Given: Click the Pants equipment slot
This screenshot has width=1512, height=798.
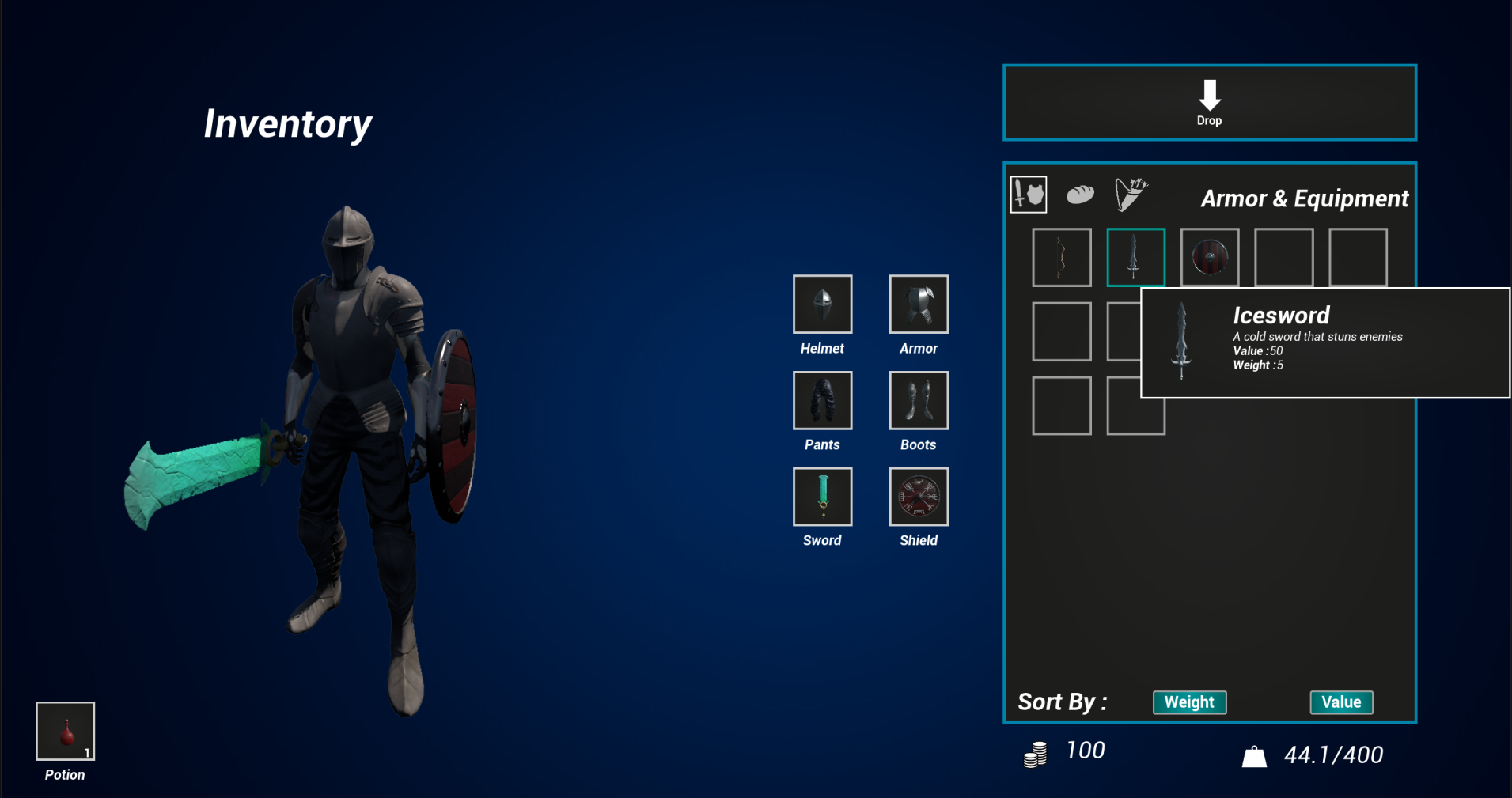Looking at the screenshot, I should (x=822, y=400).
